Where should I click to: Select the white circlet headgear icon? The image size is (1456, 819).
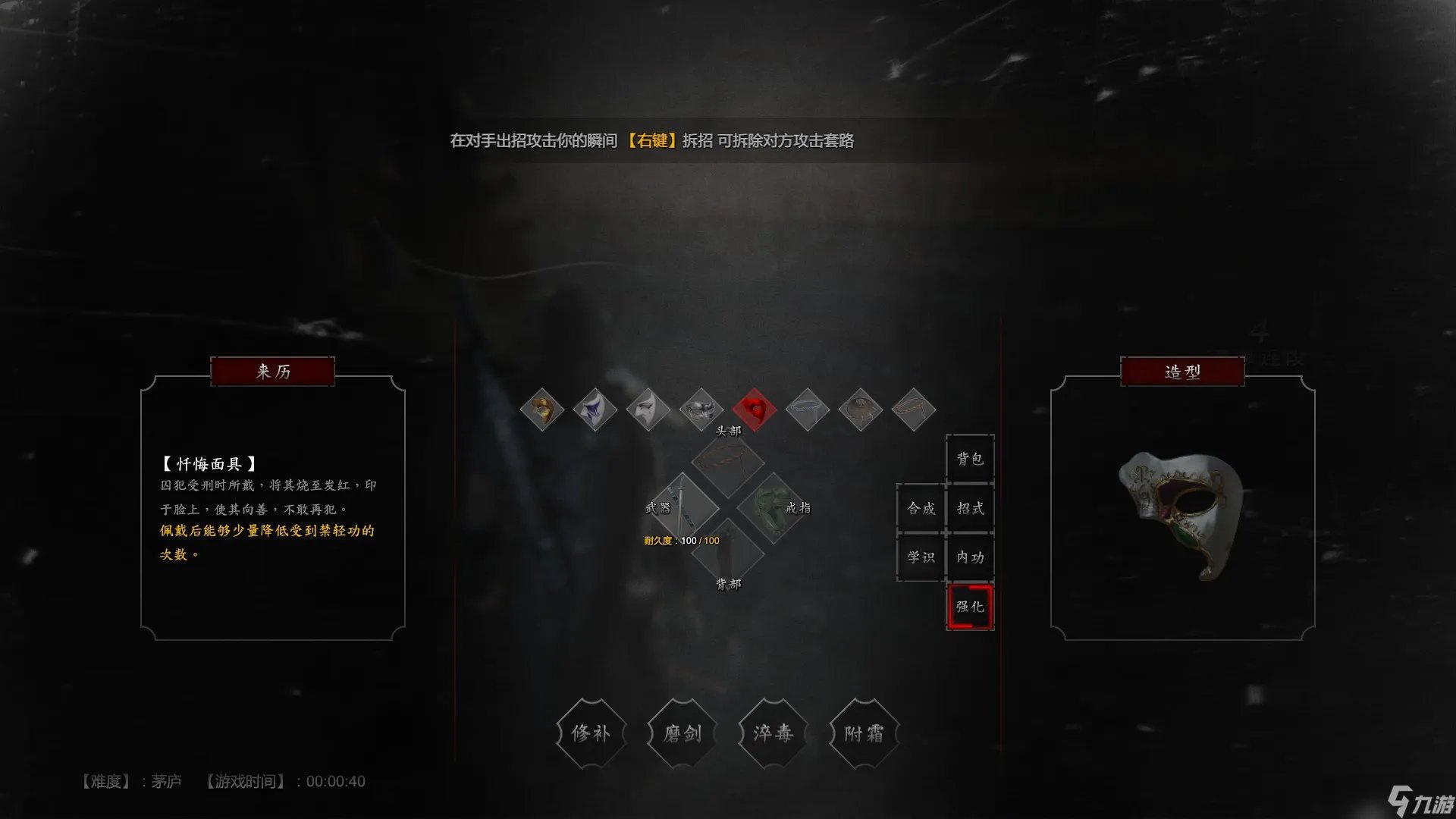(808, 409)
